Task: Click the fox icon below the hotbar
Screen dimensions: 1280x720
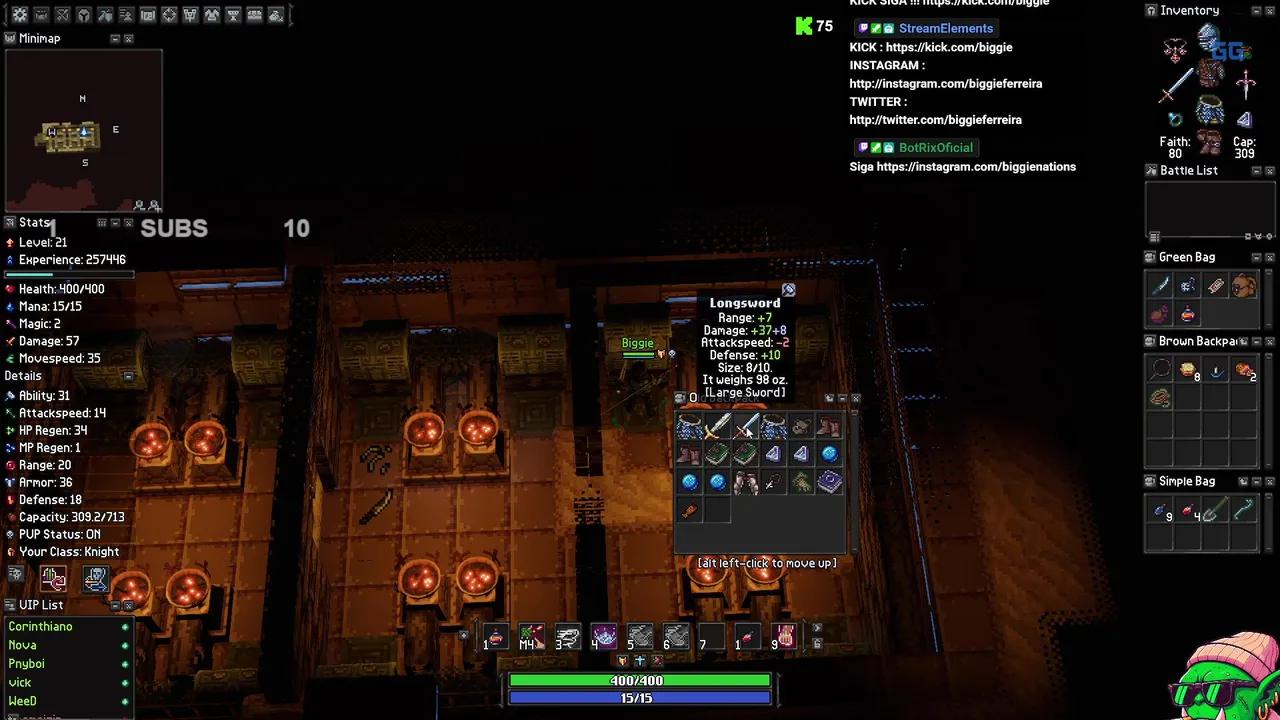Action: click(623, 660)
